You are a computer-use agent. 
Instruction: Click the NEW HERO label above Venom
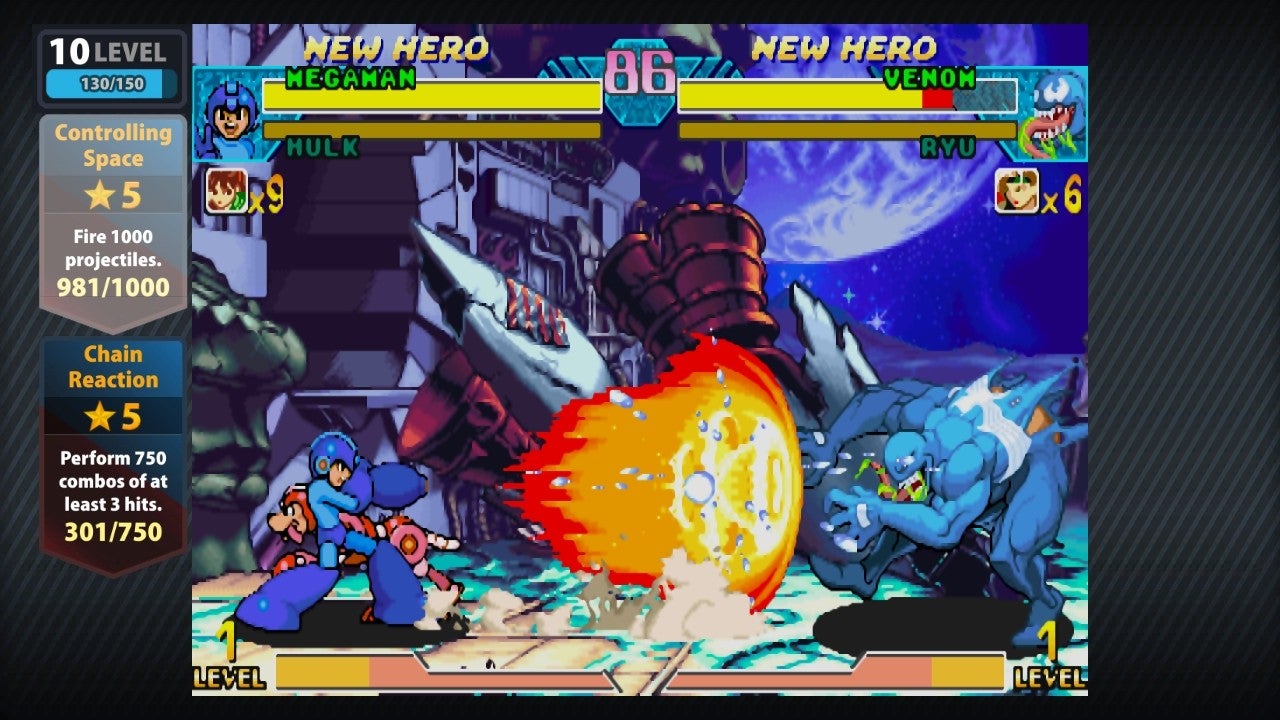point(845,47)
